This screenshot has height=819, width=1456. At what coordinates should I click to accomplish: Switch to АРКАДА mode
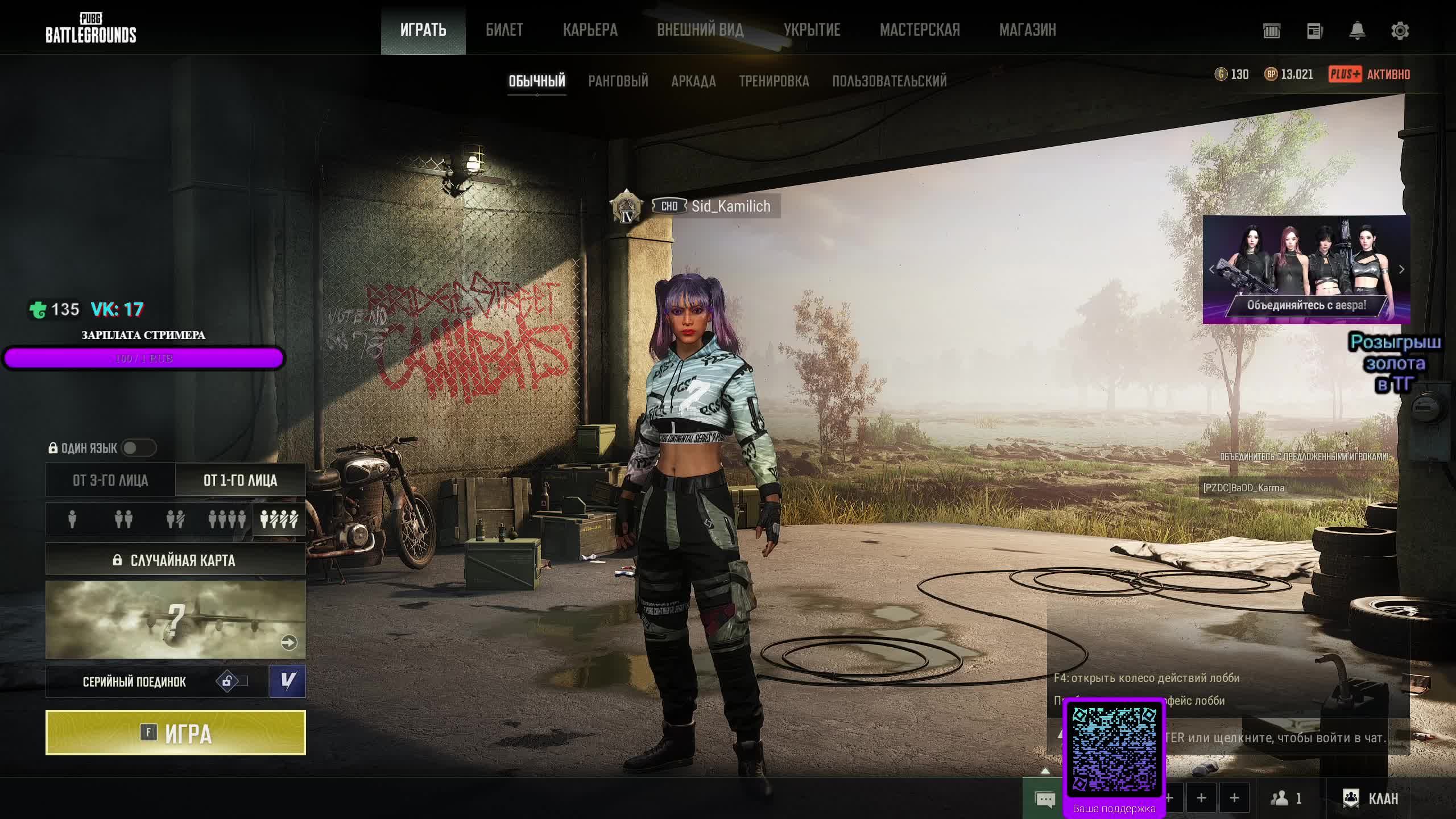click(x=693, y=81)
